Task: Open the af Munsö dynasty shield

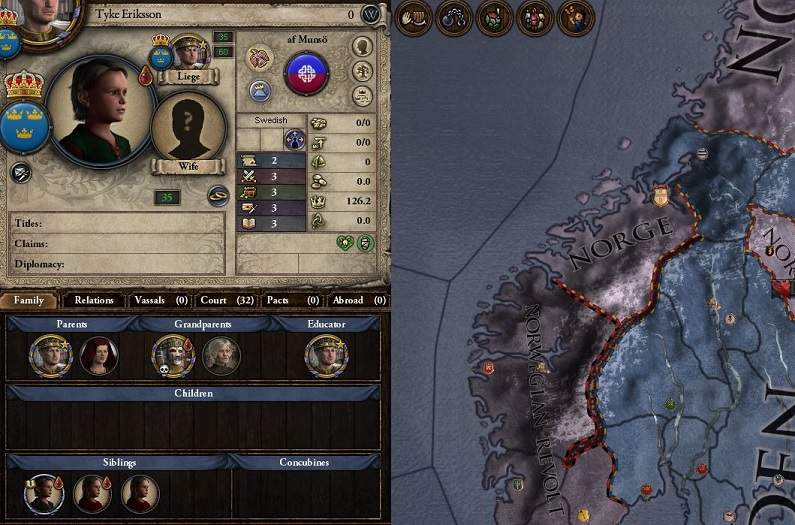Action: [x=307, y=74]
